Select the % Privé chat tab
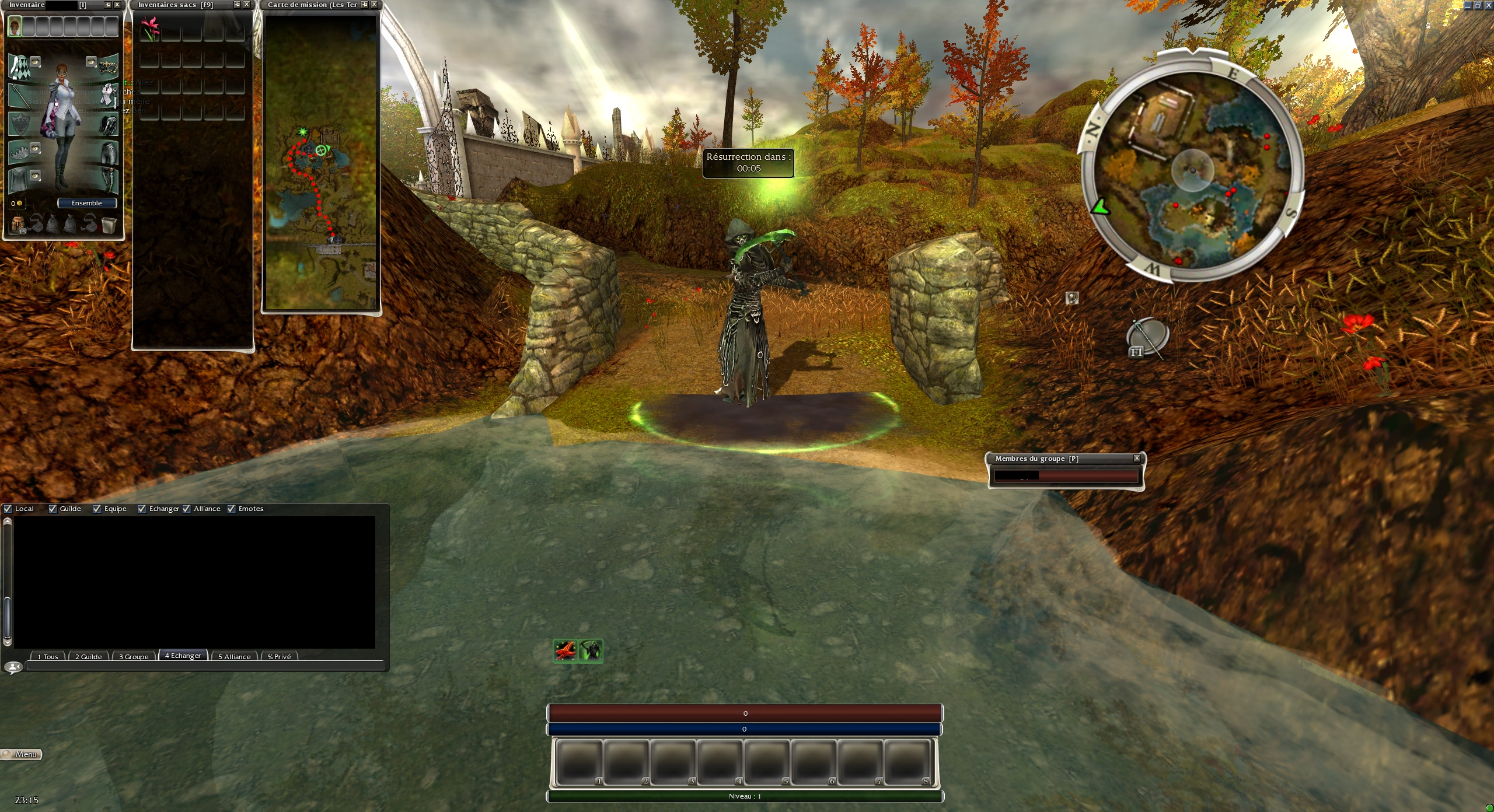 279,656
